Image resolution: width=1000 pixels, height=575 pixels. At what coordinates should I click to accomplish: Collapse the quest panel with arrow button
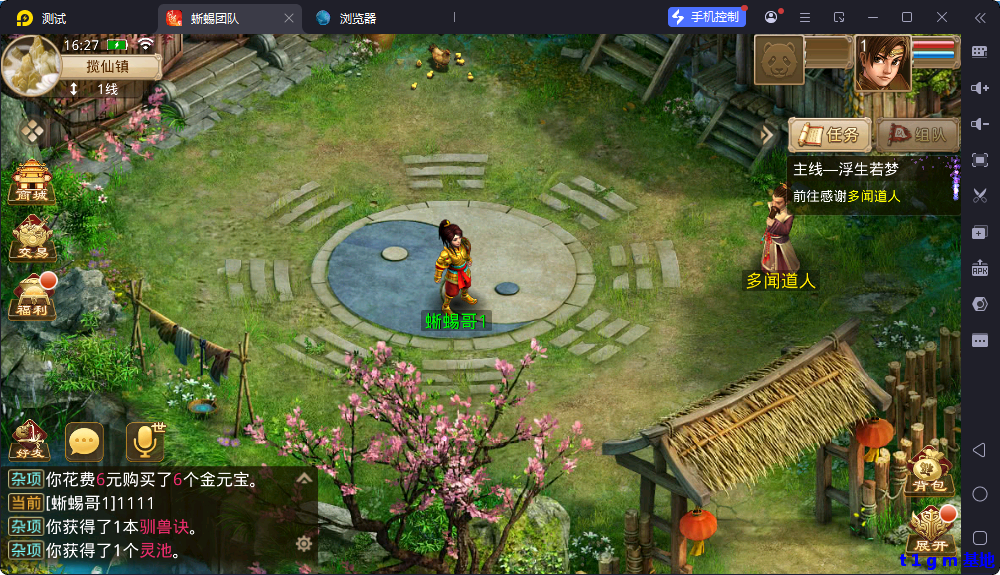point(768,134)
